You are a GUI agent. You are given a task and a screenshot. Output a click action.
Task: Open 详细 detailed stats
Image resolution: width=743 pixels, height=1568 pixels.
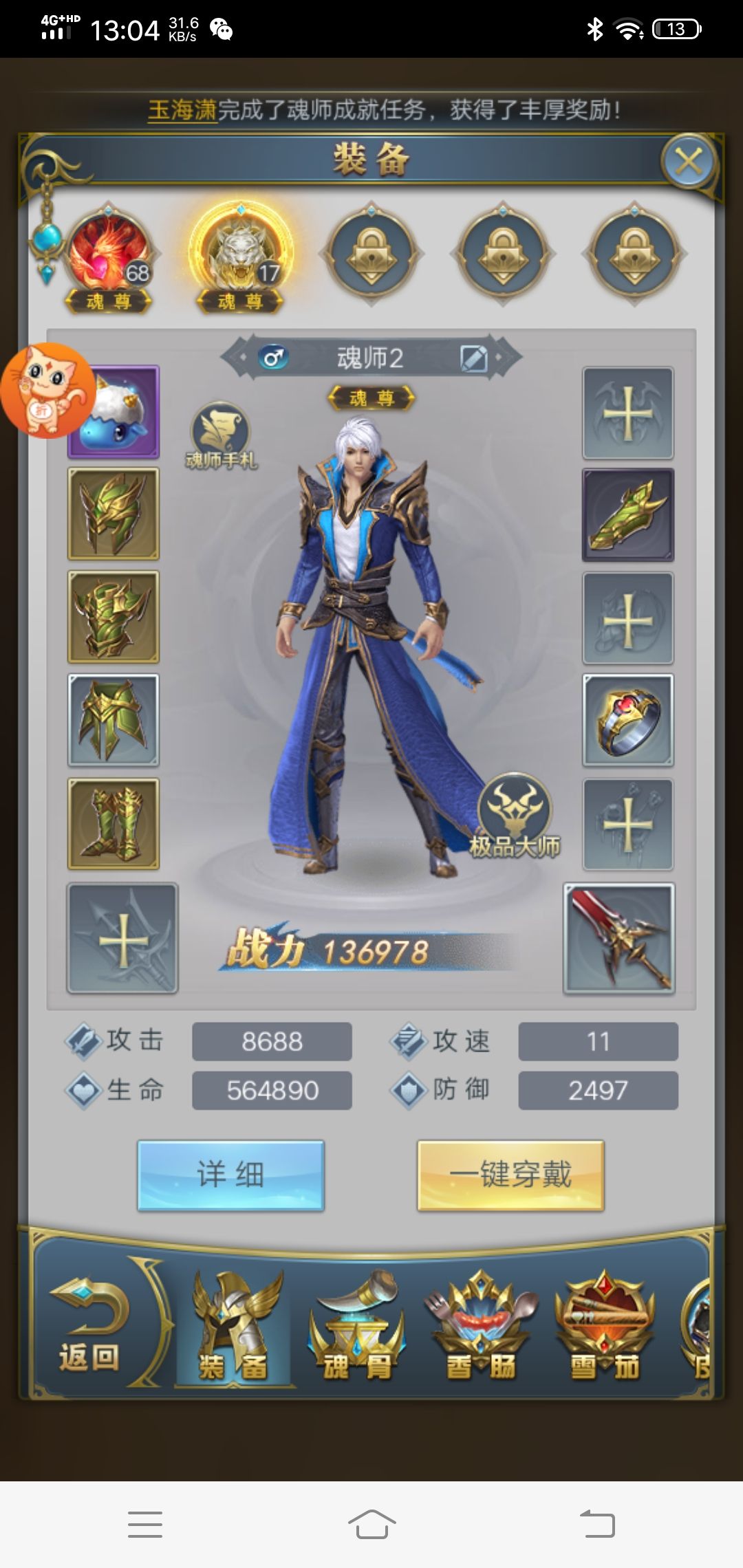coord(230,1175)
